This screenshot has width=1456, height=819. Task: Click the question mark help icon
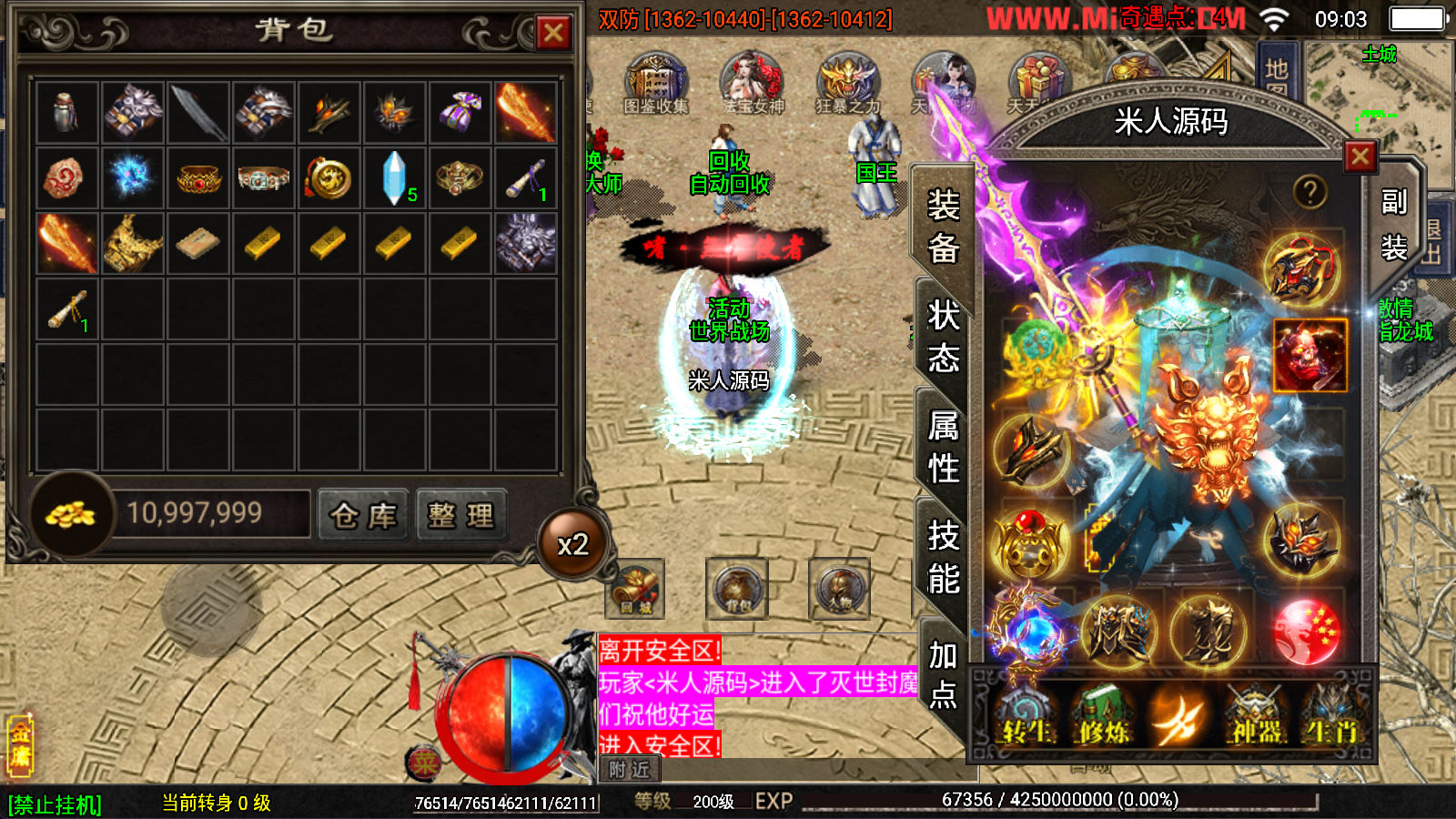(1309, 192)
